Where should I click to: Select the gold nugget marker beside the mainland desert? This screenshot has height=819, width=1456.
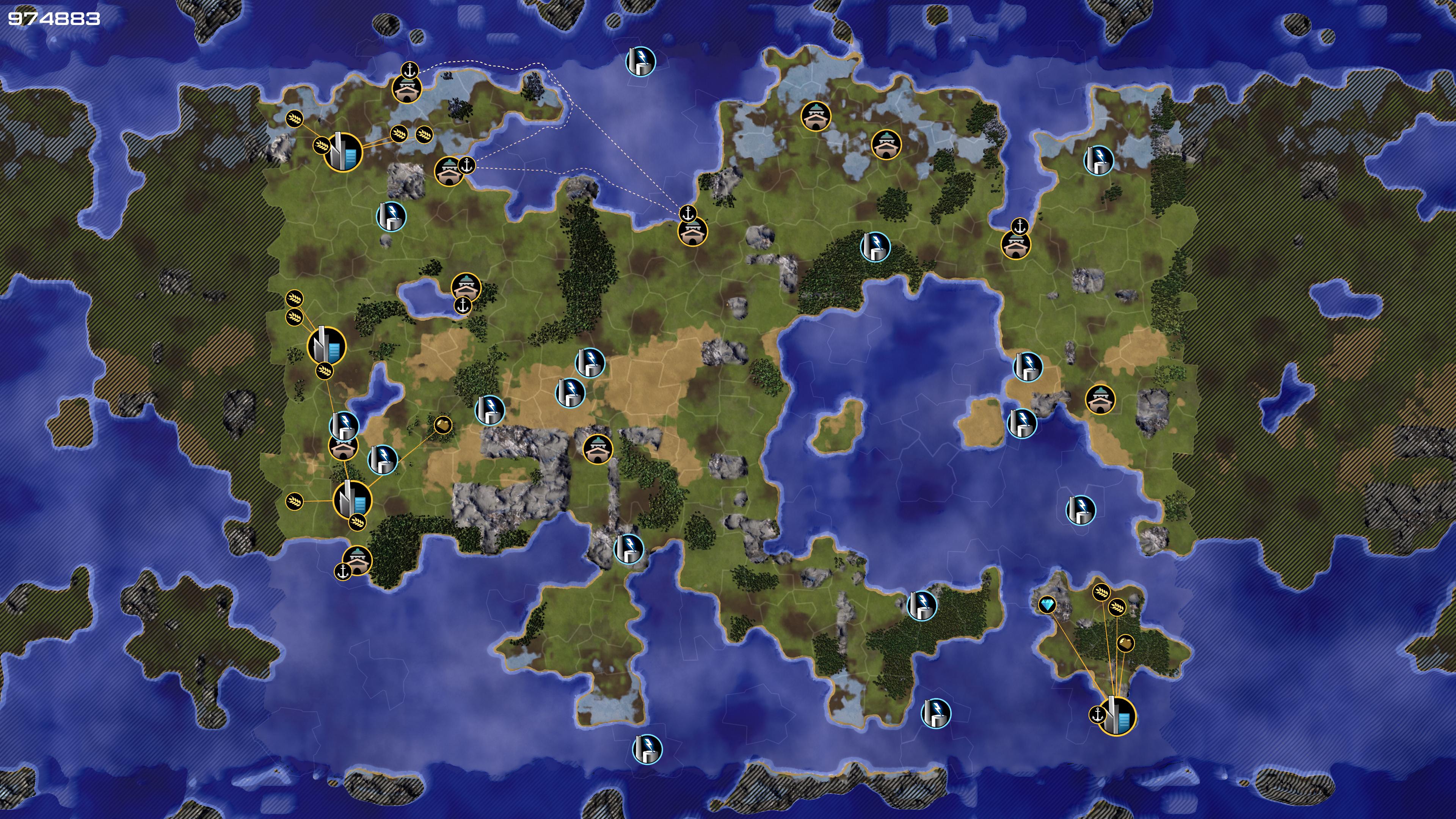pyautogui.click(x=442, y=425)
